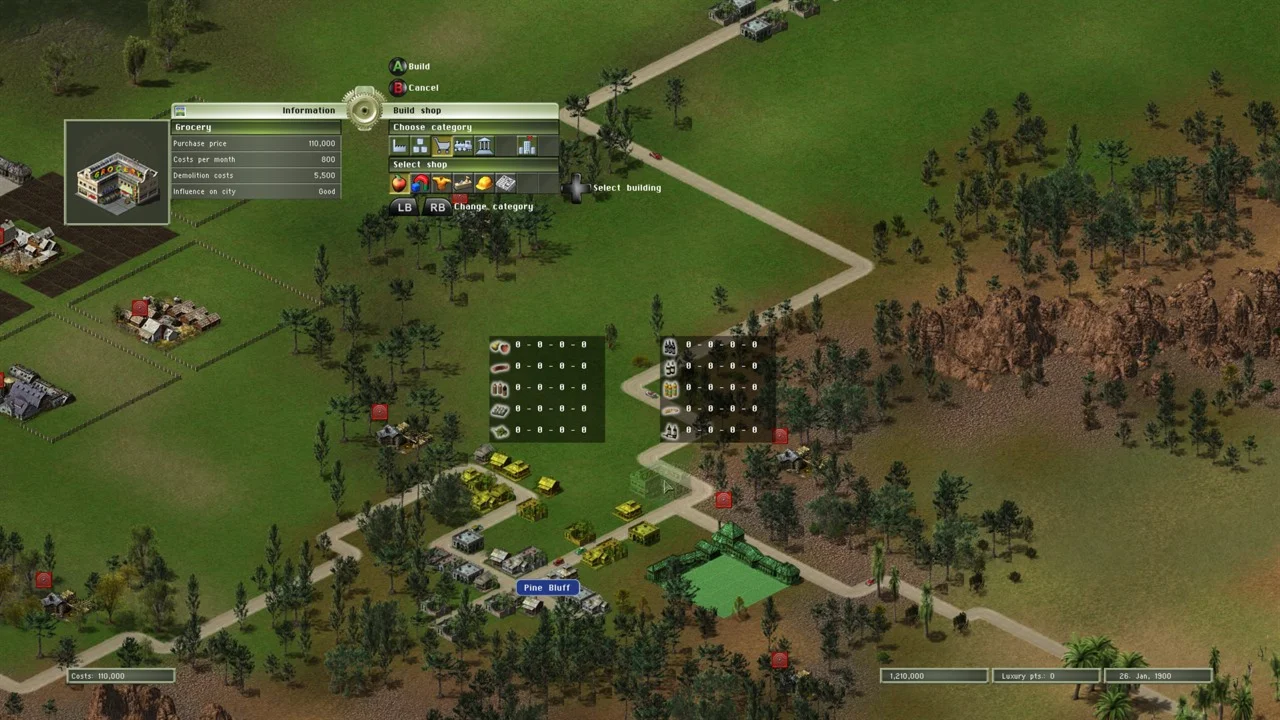Viewport: 1280px width, 720px height.
Task: Switch to the locomotive railway category
Action: tap(463, 147)
